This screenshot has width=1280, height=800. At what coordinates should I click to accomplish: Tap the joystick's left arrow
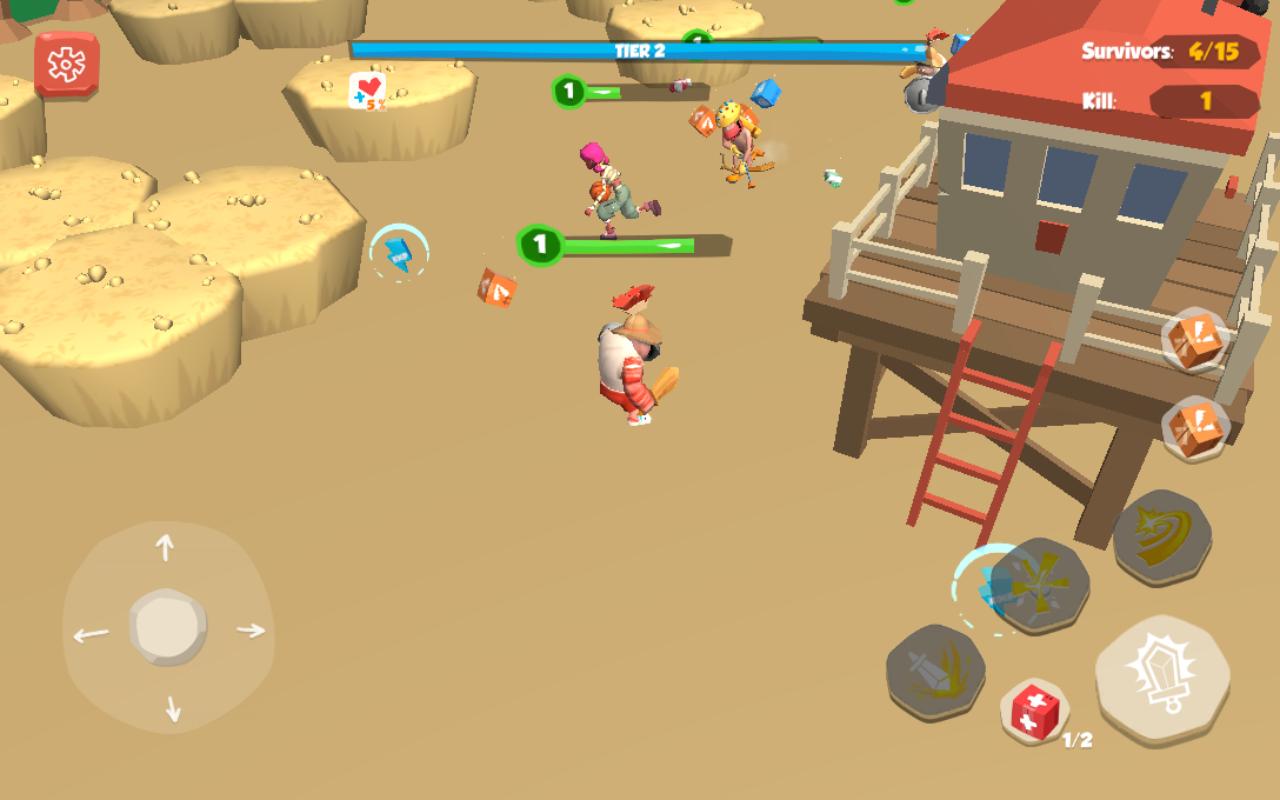90,634
